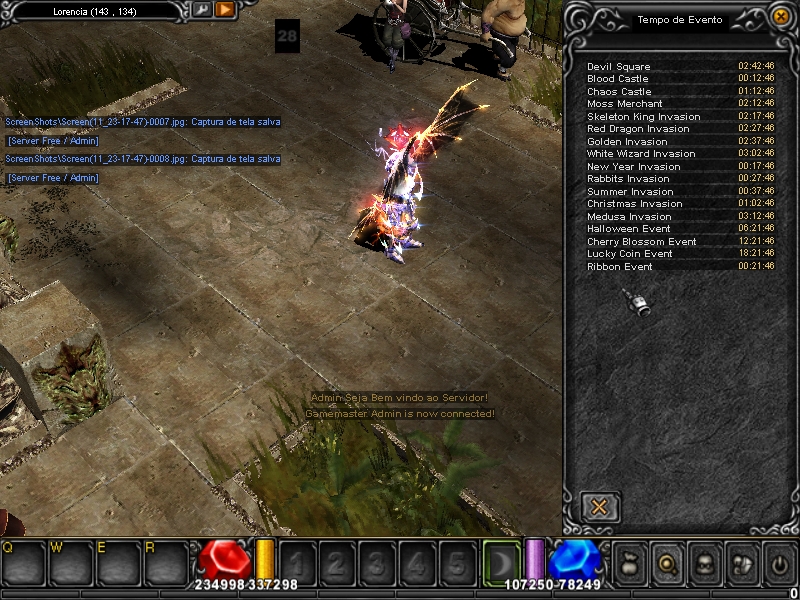800x600 pixels.
Task: Open the character head icon
Action: (705, 565)
